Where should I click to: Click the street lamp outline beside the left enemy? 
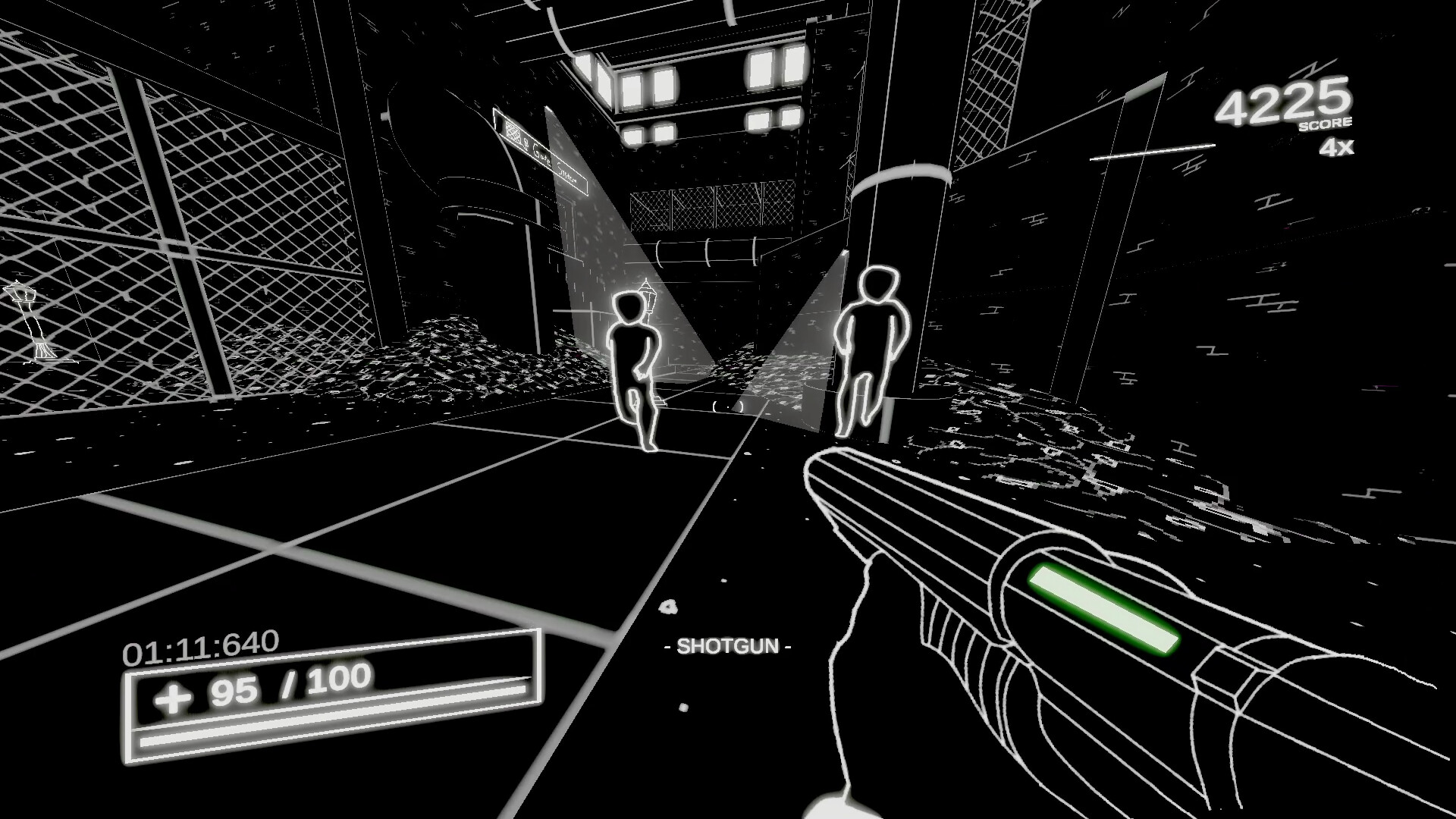tap(649, 300)
